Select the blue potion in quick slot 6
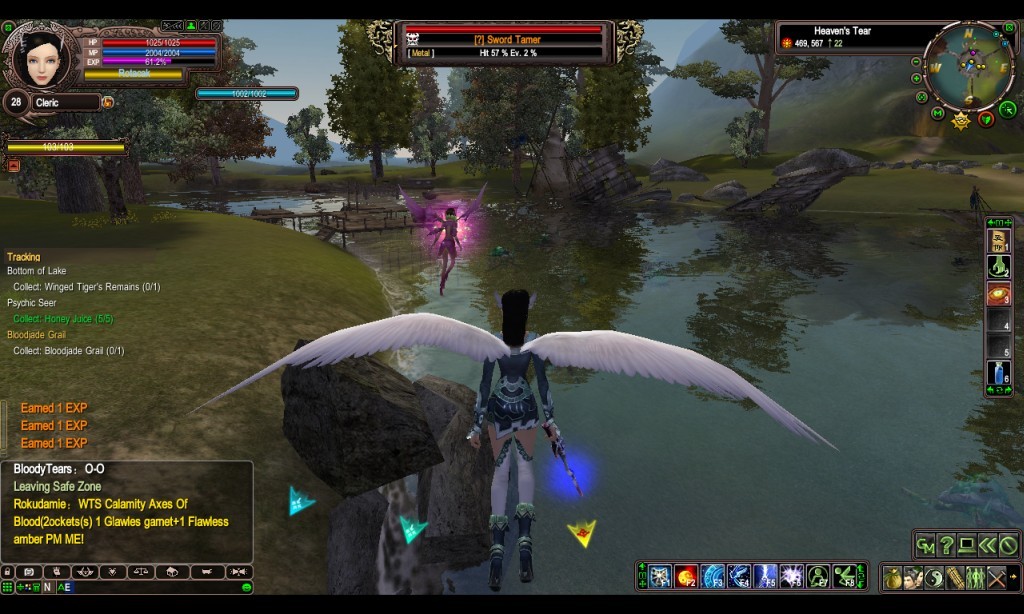Viewport: 1024px width, 614px height. (x=999, y=374)
